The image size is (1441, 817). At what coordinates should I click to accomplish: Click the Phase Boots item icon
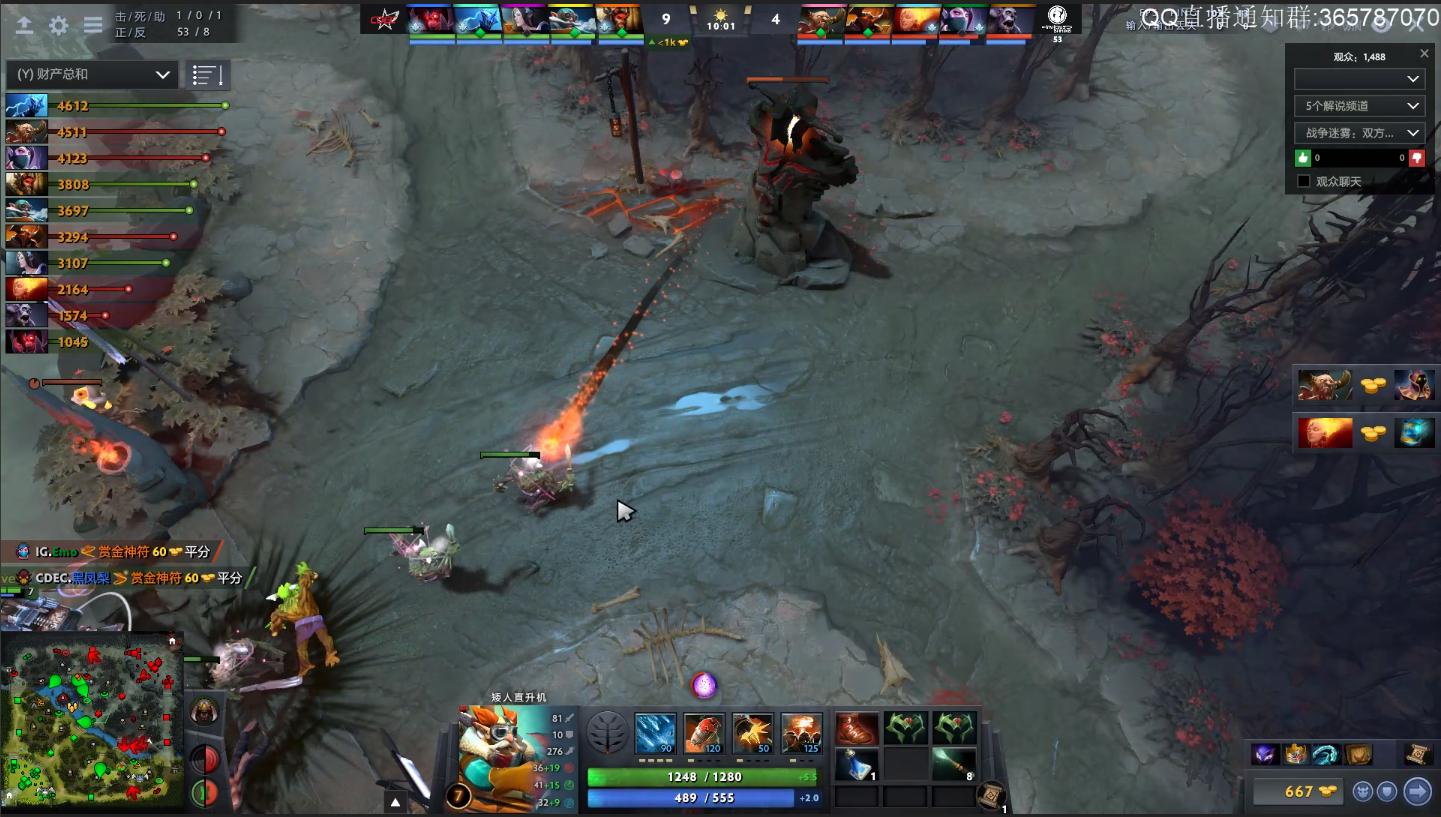tap(856, 727)
